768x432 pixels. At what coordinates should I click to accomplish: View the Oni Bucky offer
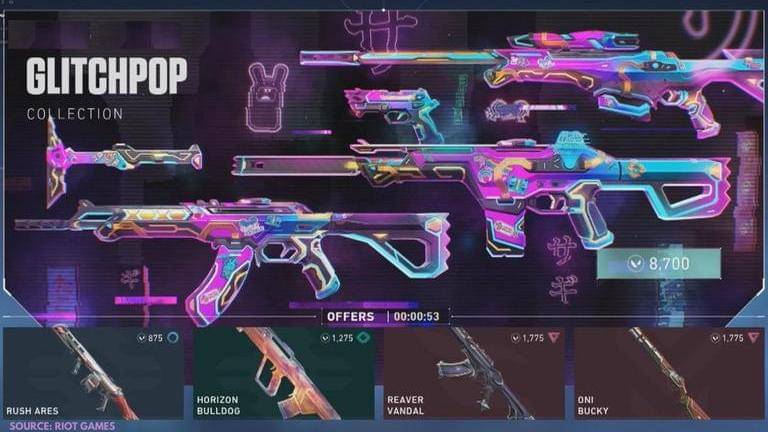(x=663, y=373)
